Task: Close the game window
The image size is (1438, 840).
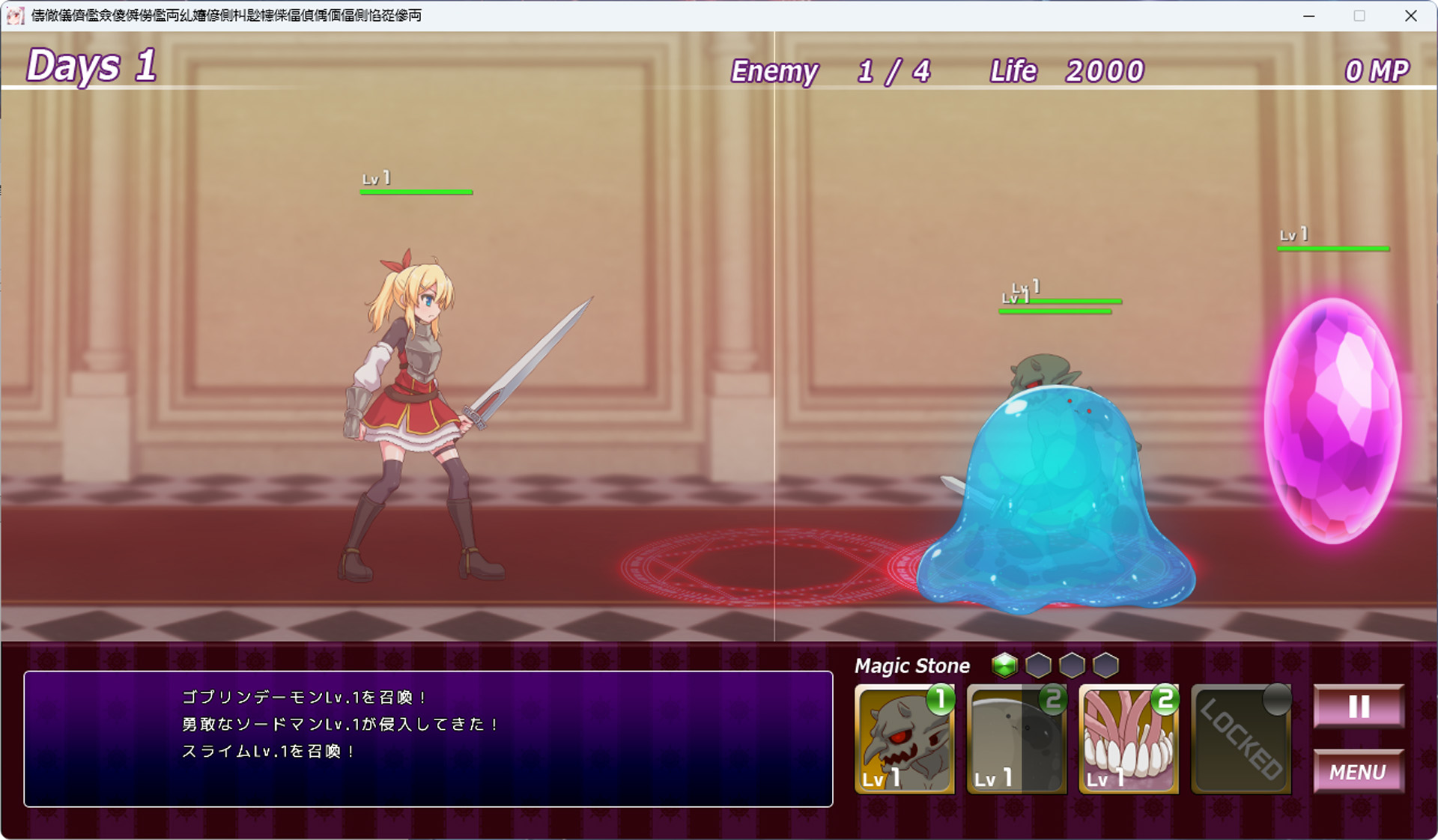Action: [x=1411, y=16]
